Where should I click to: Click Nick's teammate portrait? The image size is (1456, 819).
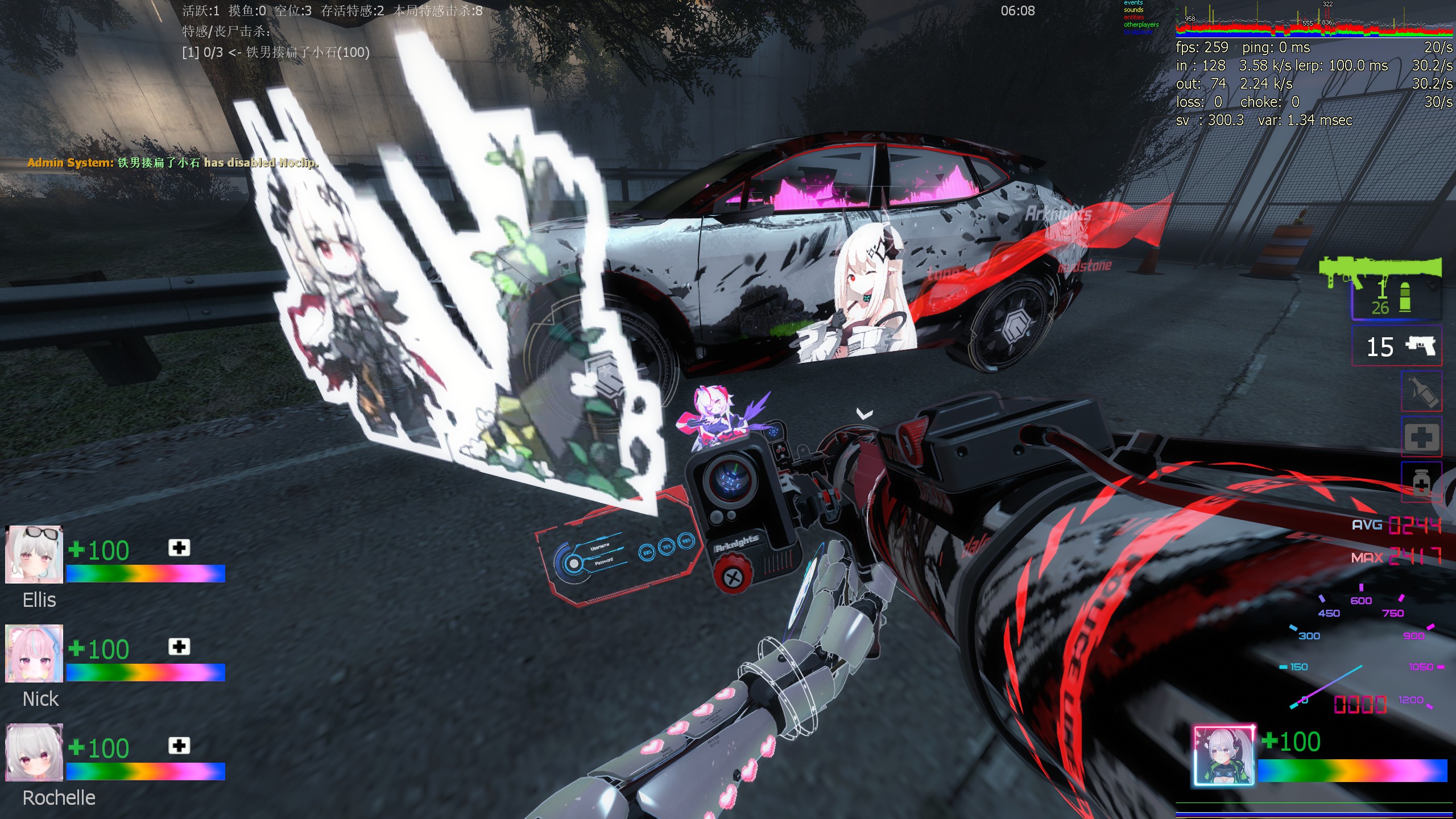coord(34,653)
